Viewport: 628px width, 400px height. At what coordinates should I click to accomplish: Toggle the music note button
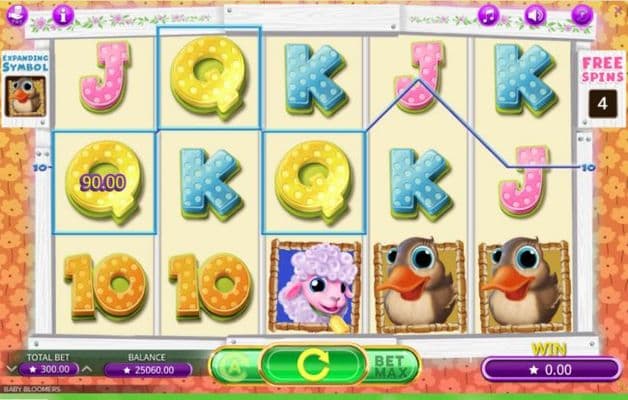(488, 14)
